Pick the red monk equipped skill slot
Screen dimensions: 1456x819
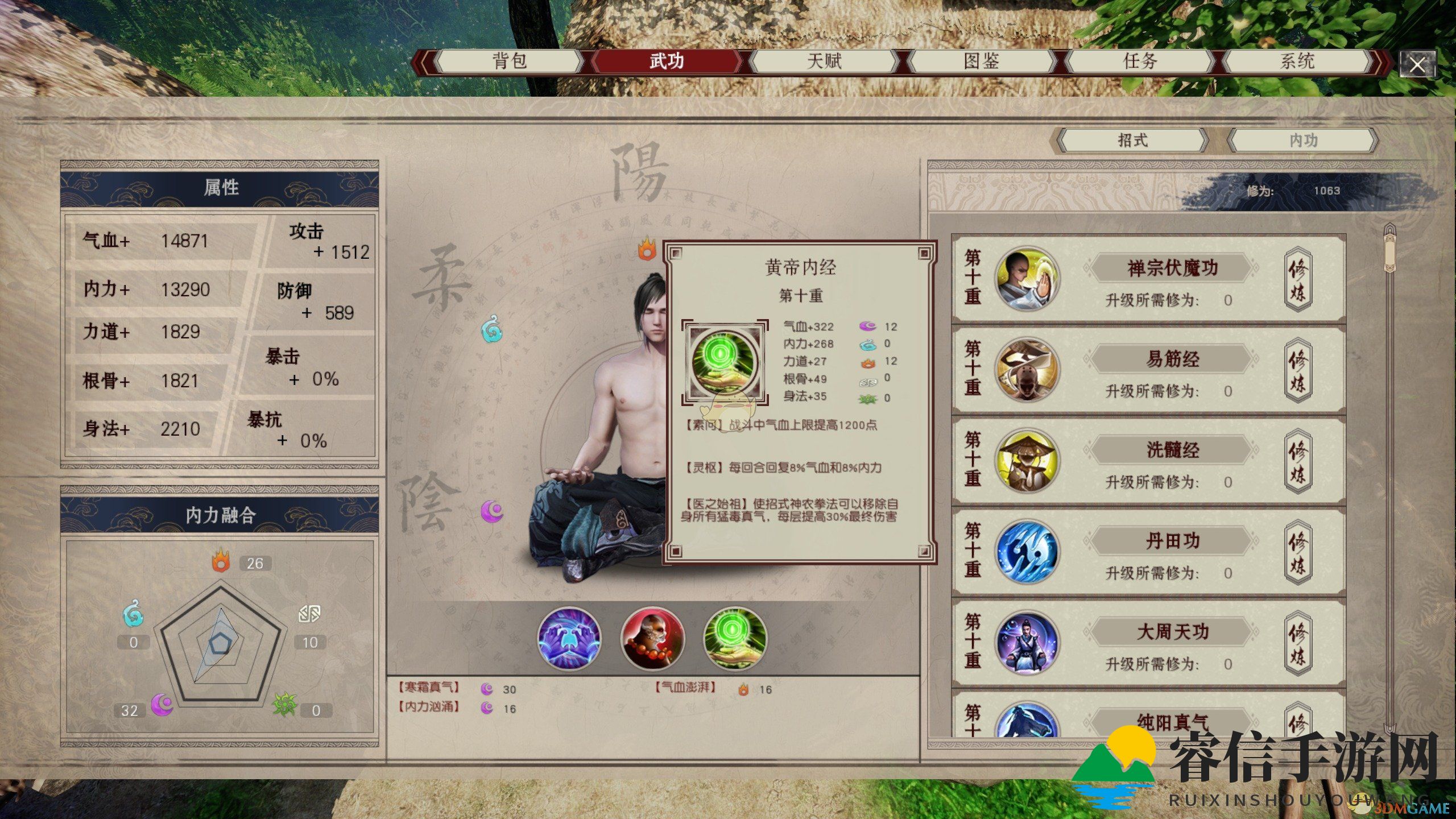click(652, 638)
